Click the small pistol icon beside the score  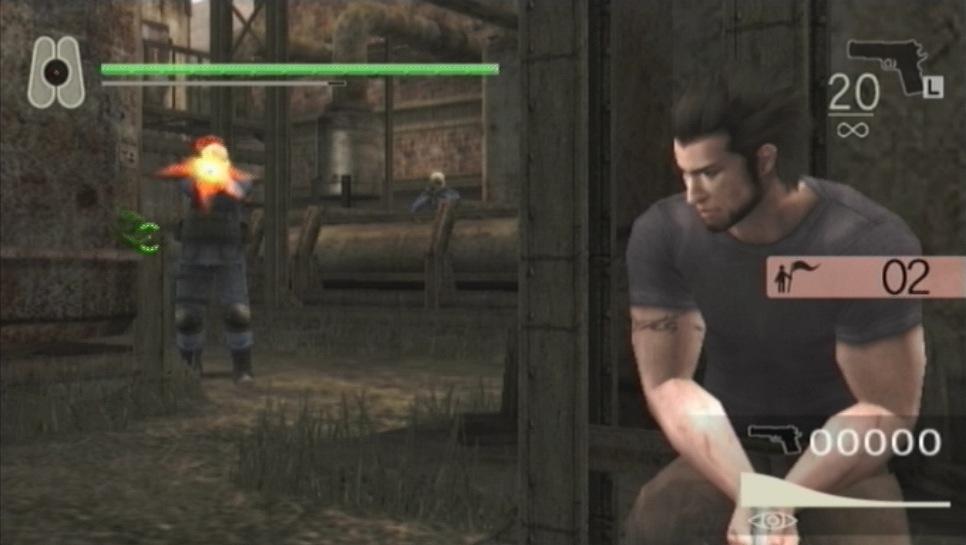click(775, 440)
